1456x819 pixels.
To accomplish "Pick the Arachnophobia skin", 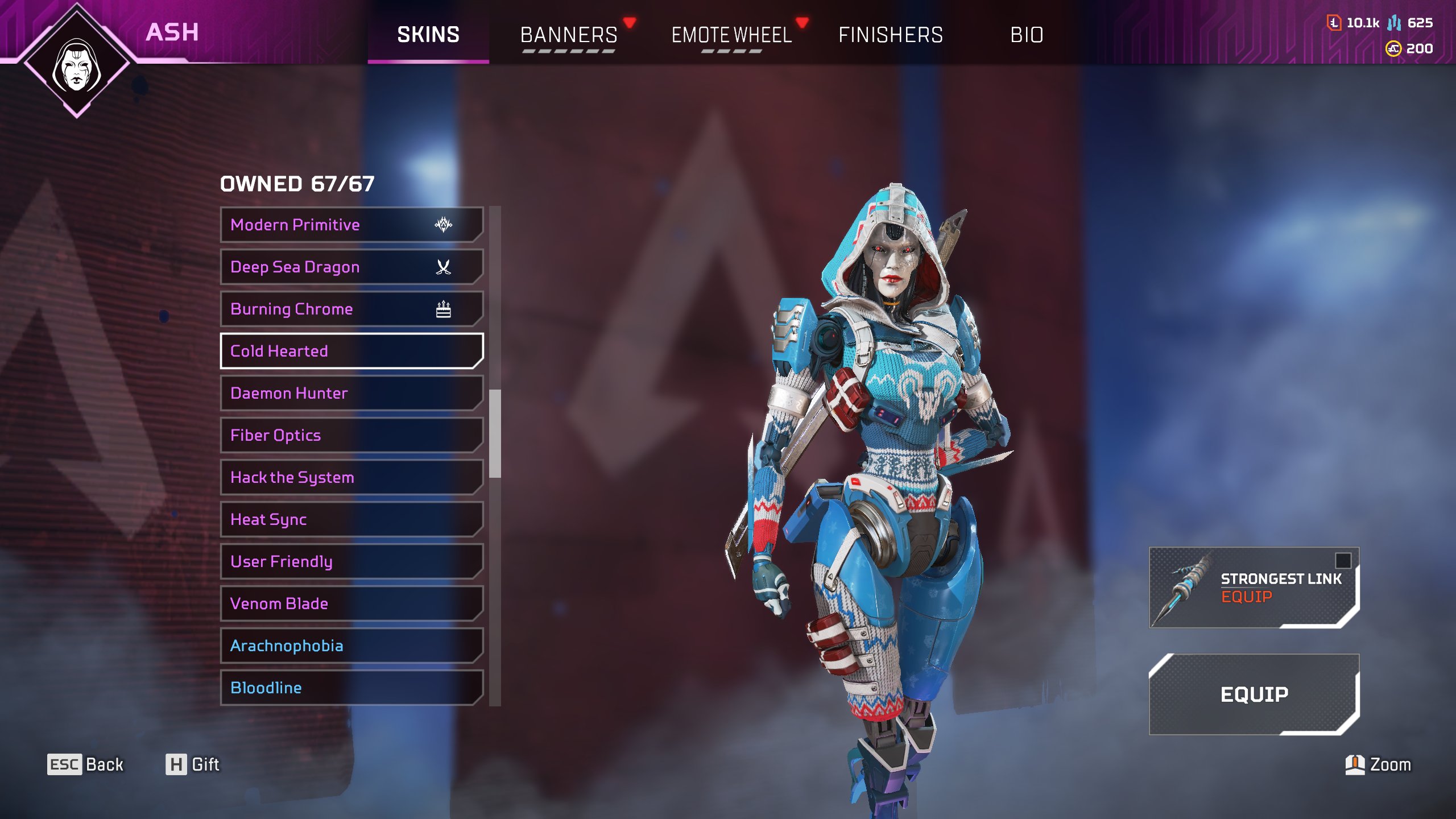I will pos(351,646).
